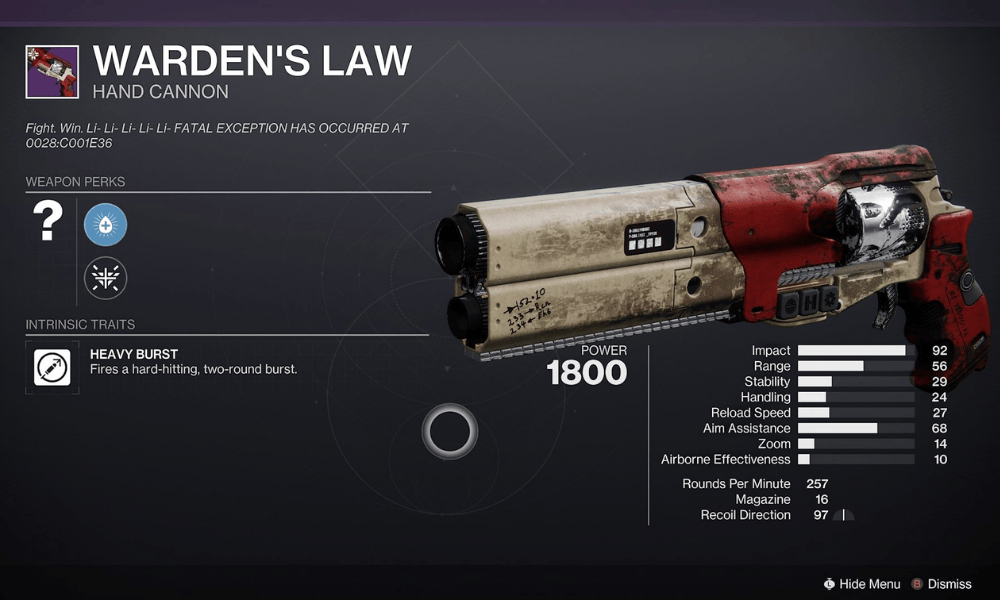Screen dimensions: 1000x600
Task: Select the dark burst-arrows perk icon
Action: tap(105, 277)
